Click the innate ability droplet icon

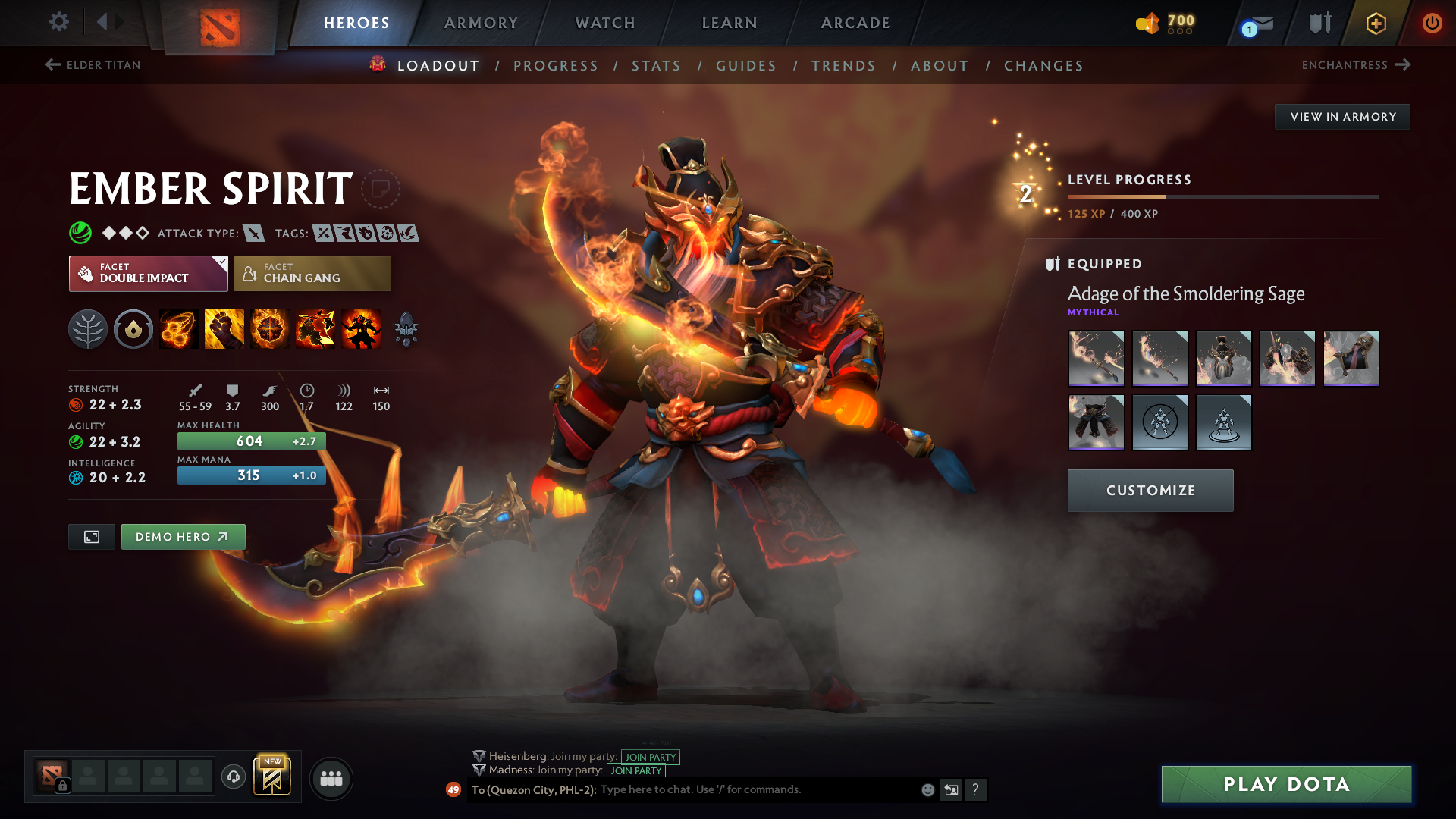133,328
